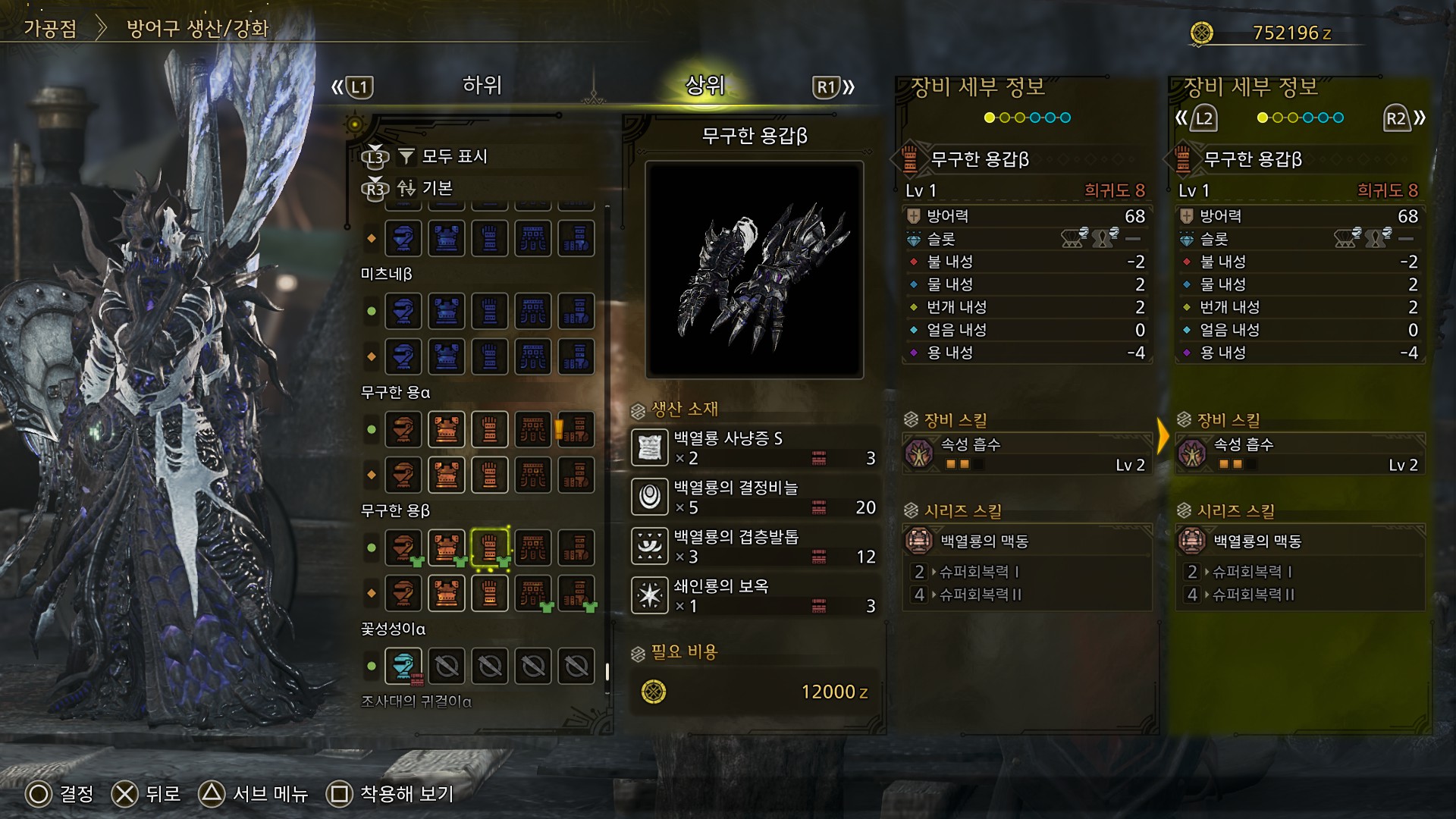Select the 미츠네β helmet slot with the green dot marker
This screenshot has height=819, width=1456.
click(x=403, y=311)
